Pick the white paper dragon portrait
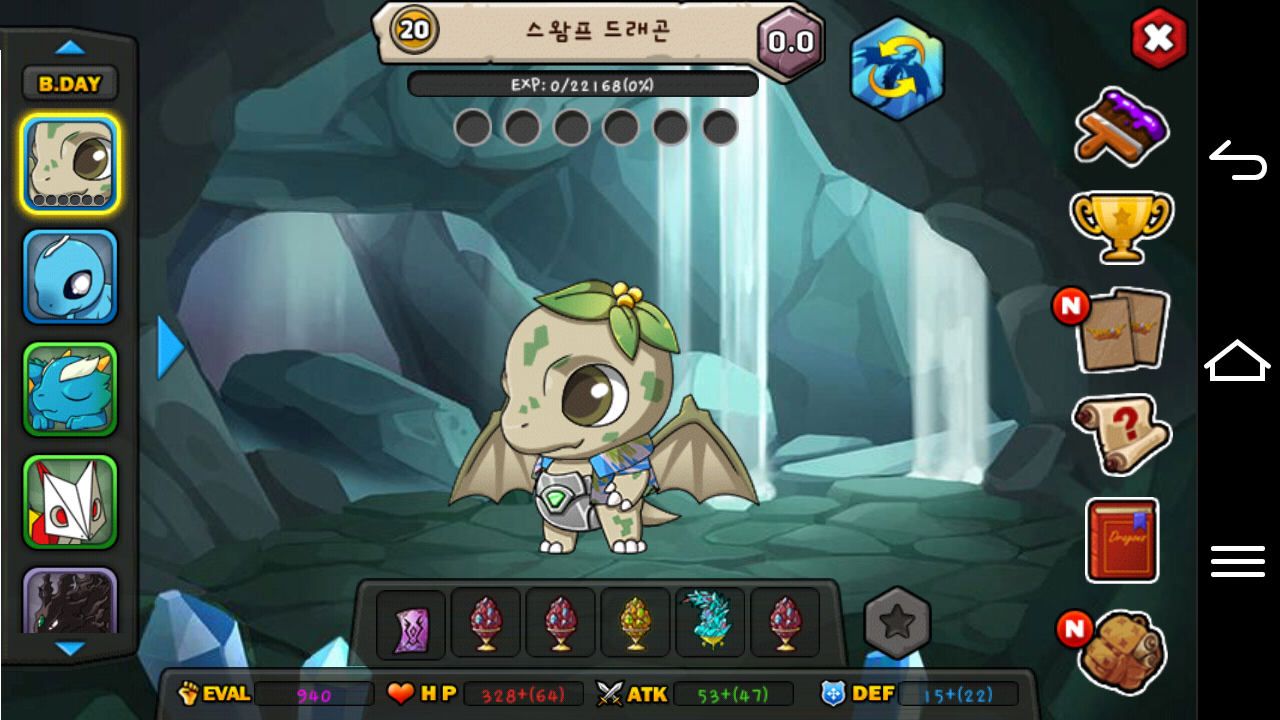 coord(70,502)
